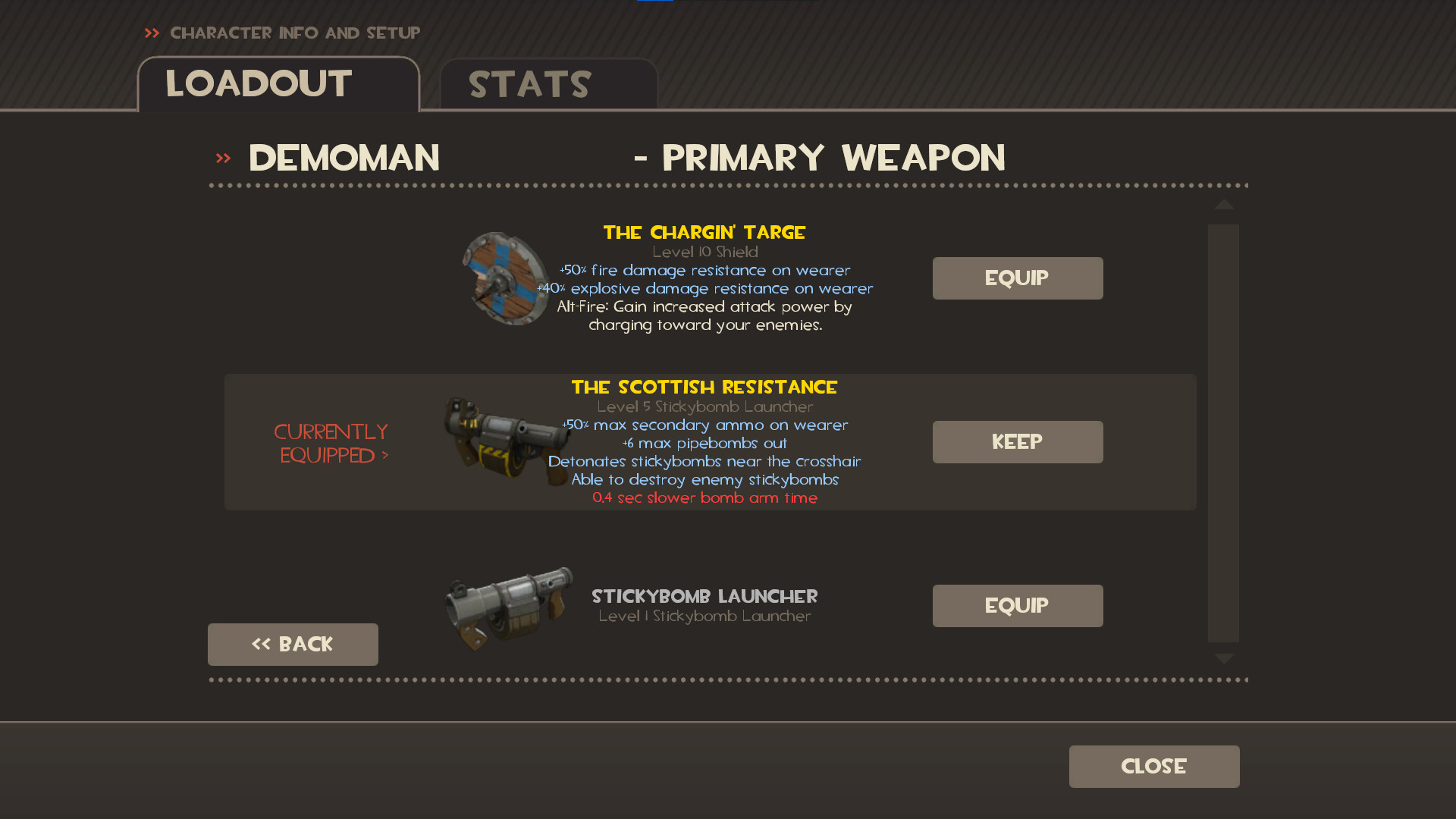The height and width of the screenshot is (819, 1456).
Task: Click the Currently Equipped indicator arrow
Action: [386, 455]
